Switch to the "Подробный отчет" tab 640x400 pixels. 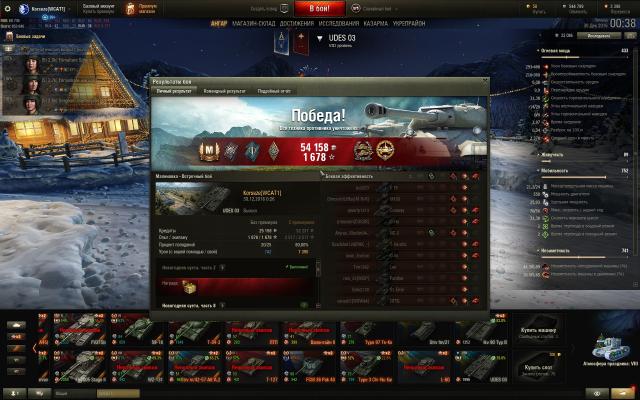(x=274, y=90)
